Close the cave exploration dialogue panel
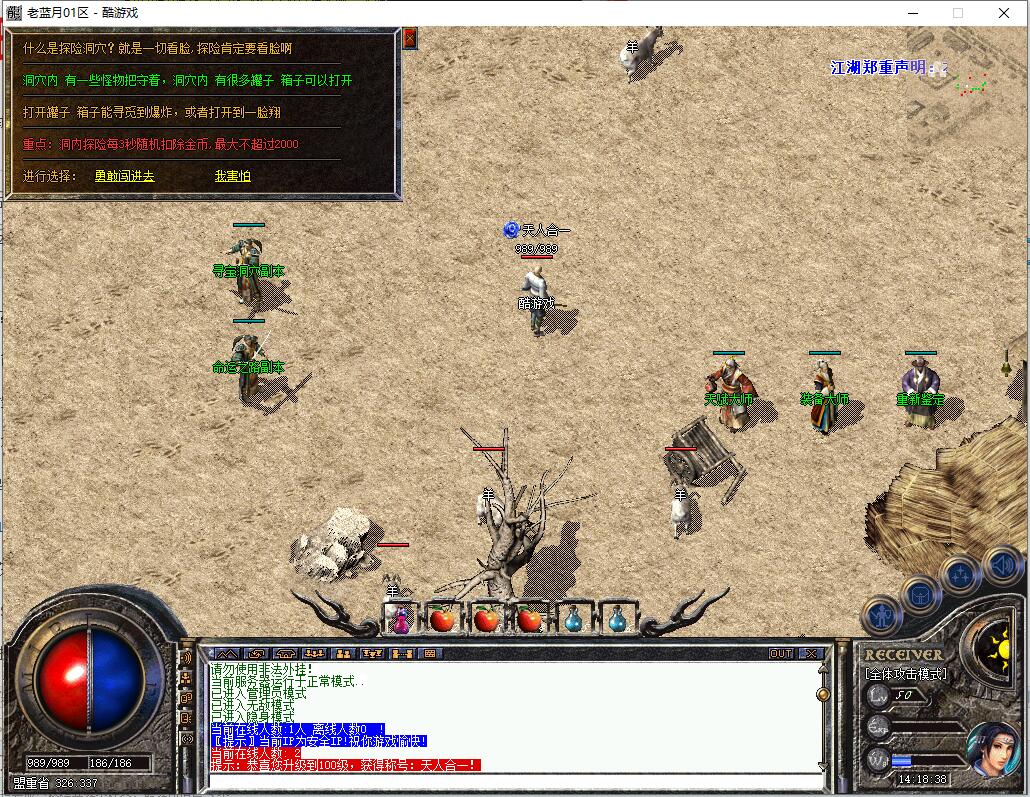Image resolution: width=1030 pixels, height=797 pixels. (409, 39)
